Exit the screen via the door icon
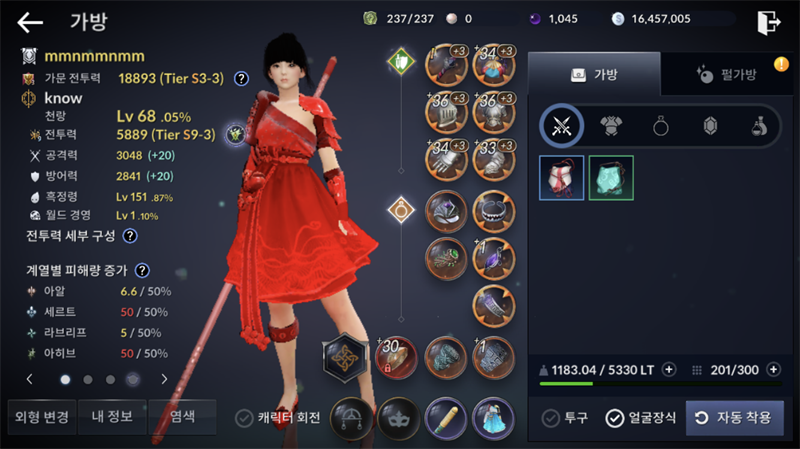This screenshot has height=449, width=800. click(768, 21)
